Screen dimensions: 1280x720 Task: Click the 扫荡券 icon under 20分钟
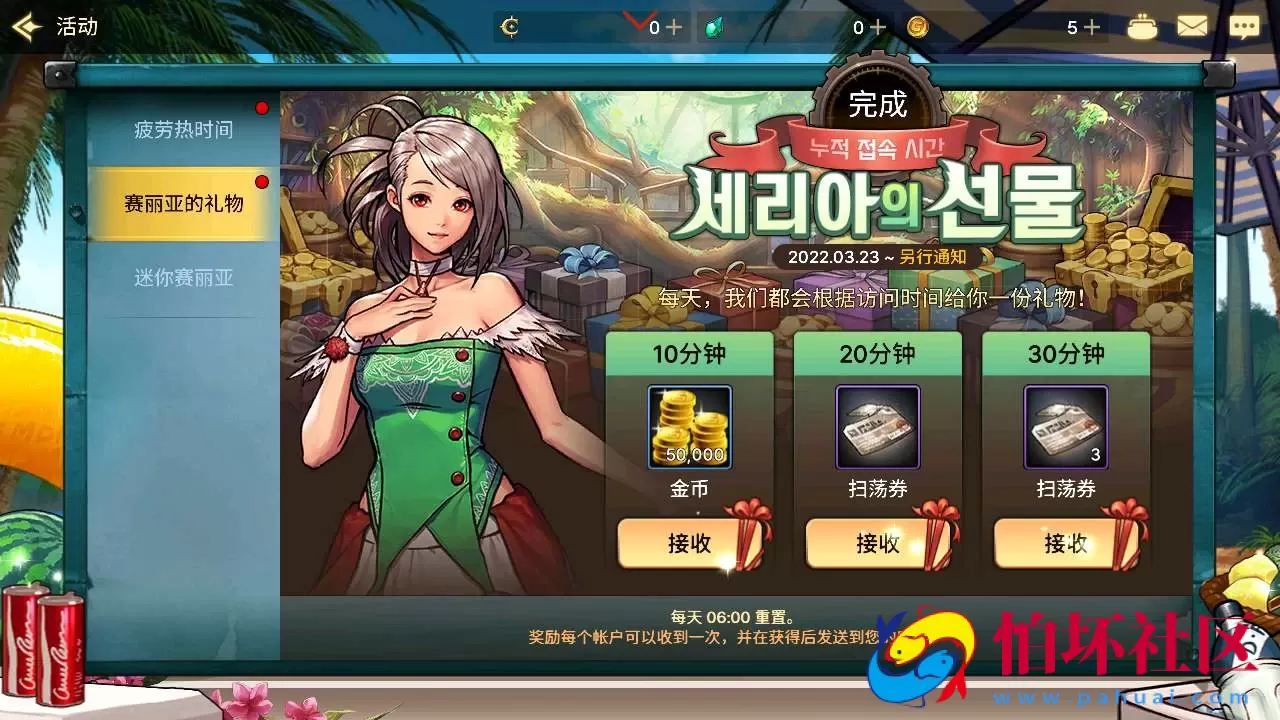pos(878,427)
